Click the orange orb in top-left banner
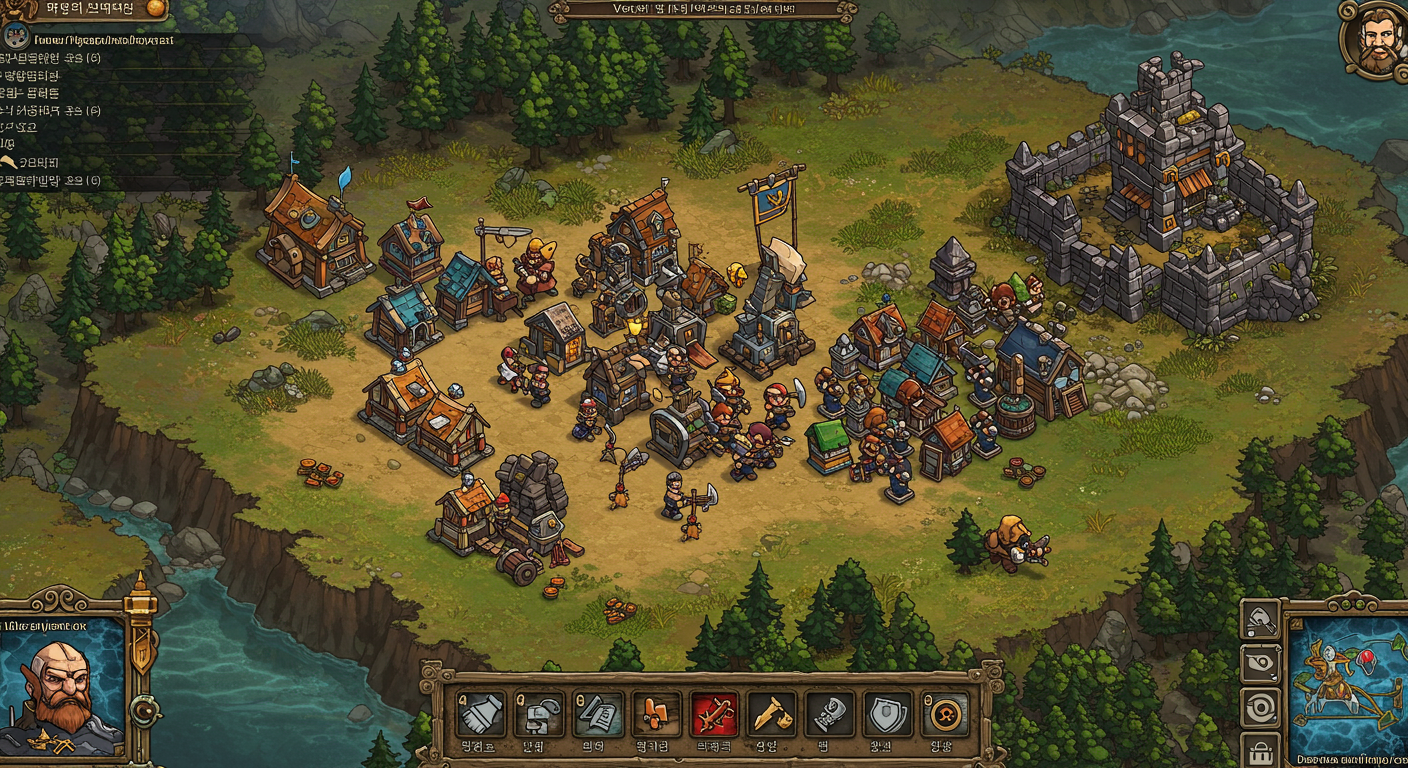Screen dimensions: 1408x768 click(x=156, y=8)
